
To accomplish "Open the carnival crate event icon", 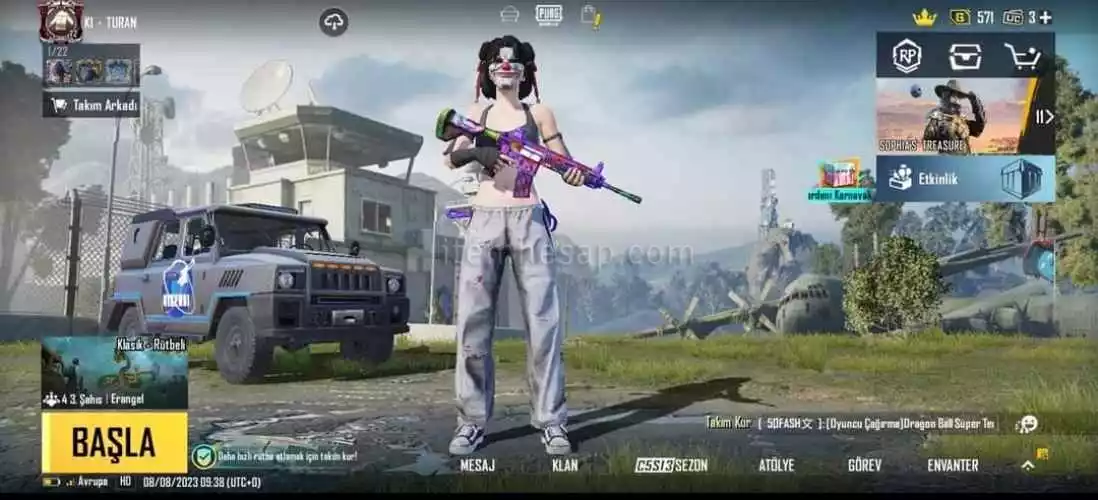I will (x=840, y=174).
